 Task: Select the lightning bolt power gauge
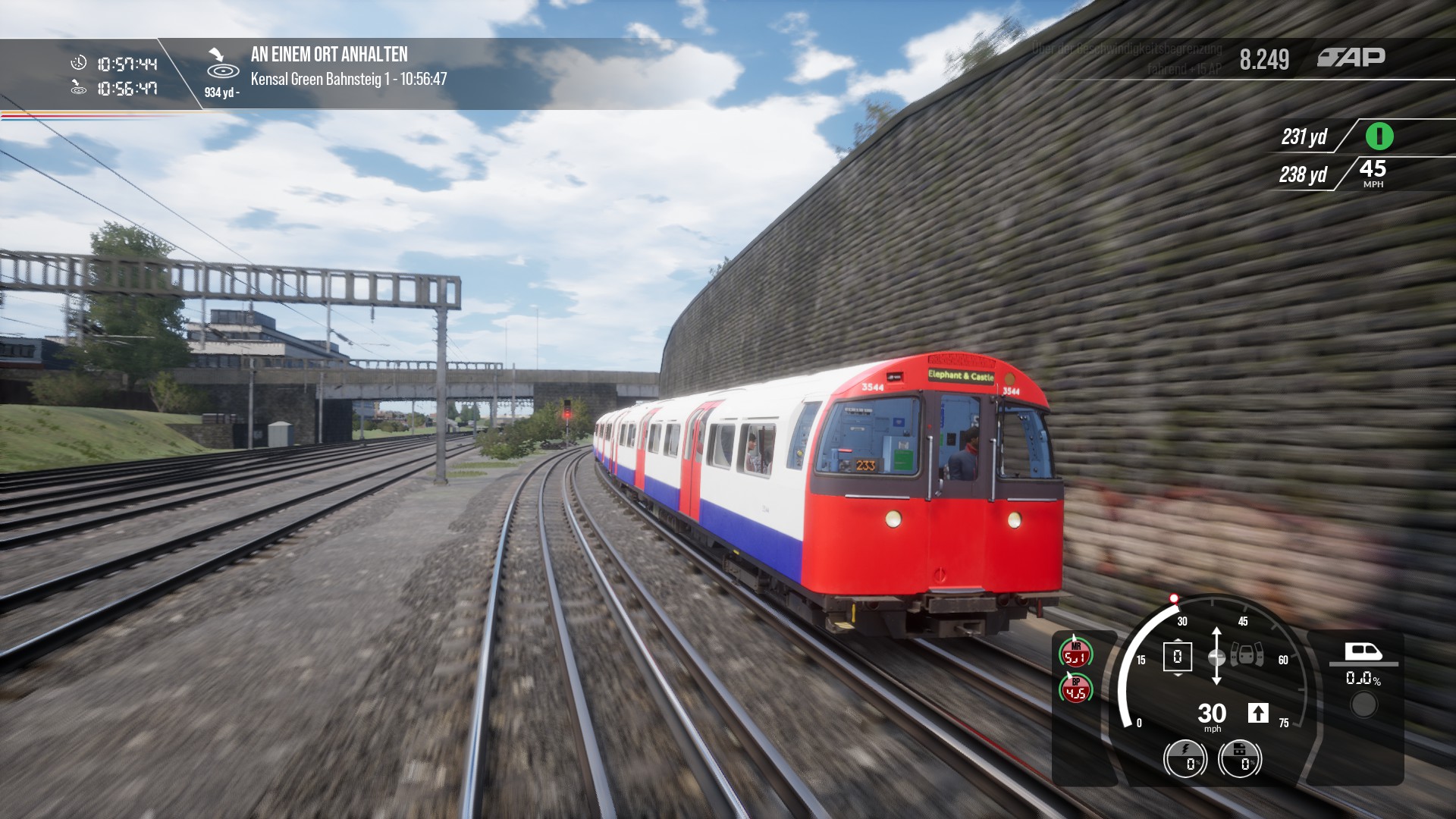(1185, 758)
